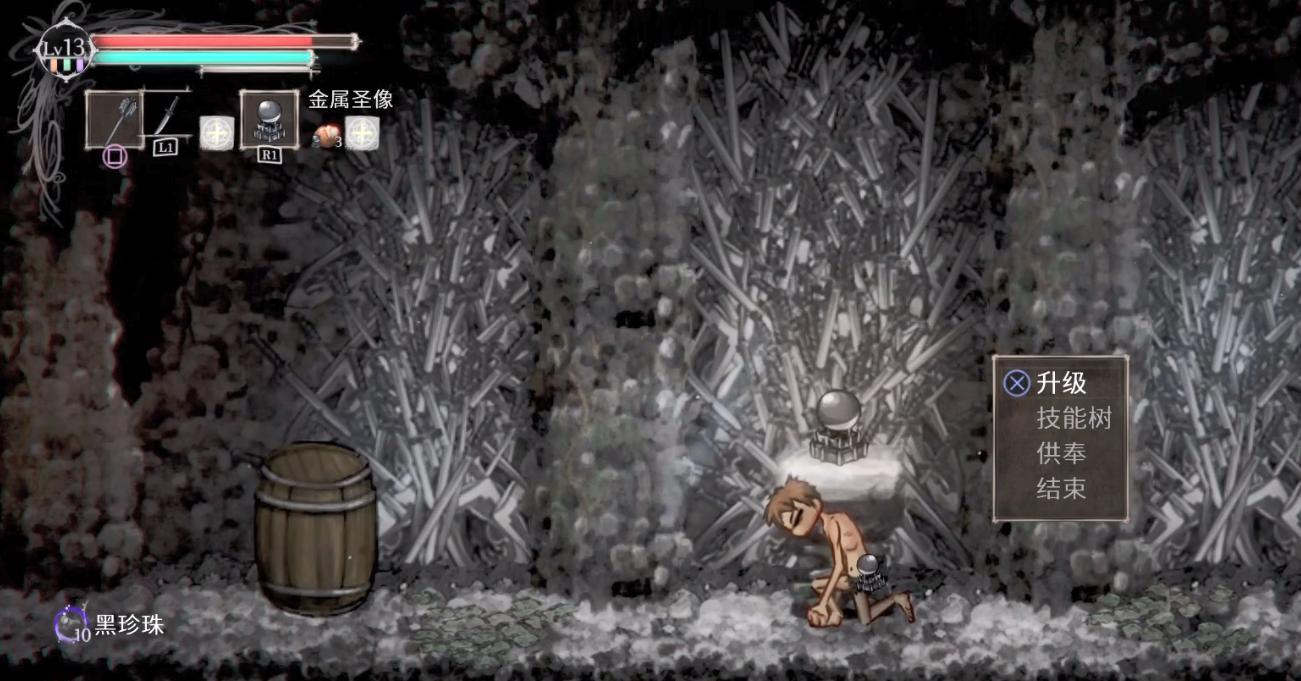Select 升级 (Level Up) in the shrine menu
This screenshot has width=1301, height=681.
(1061, 383)
